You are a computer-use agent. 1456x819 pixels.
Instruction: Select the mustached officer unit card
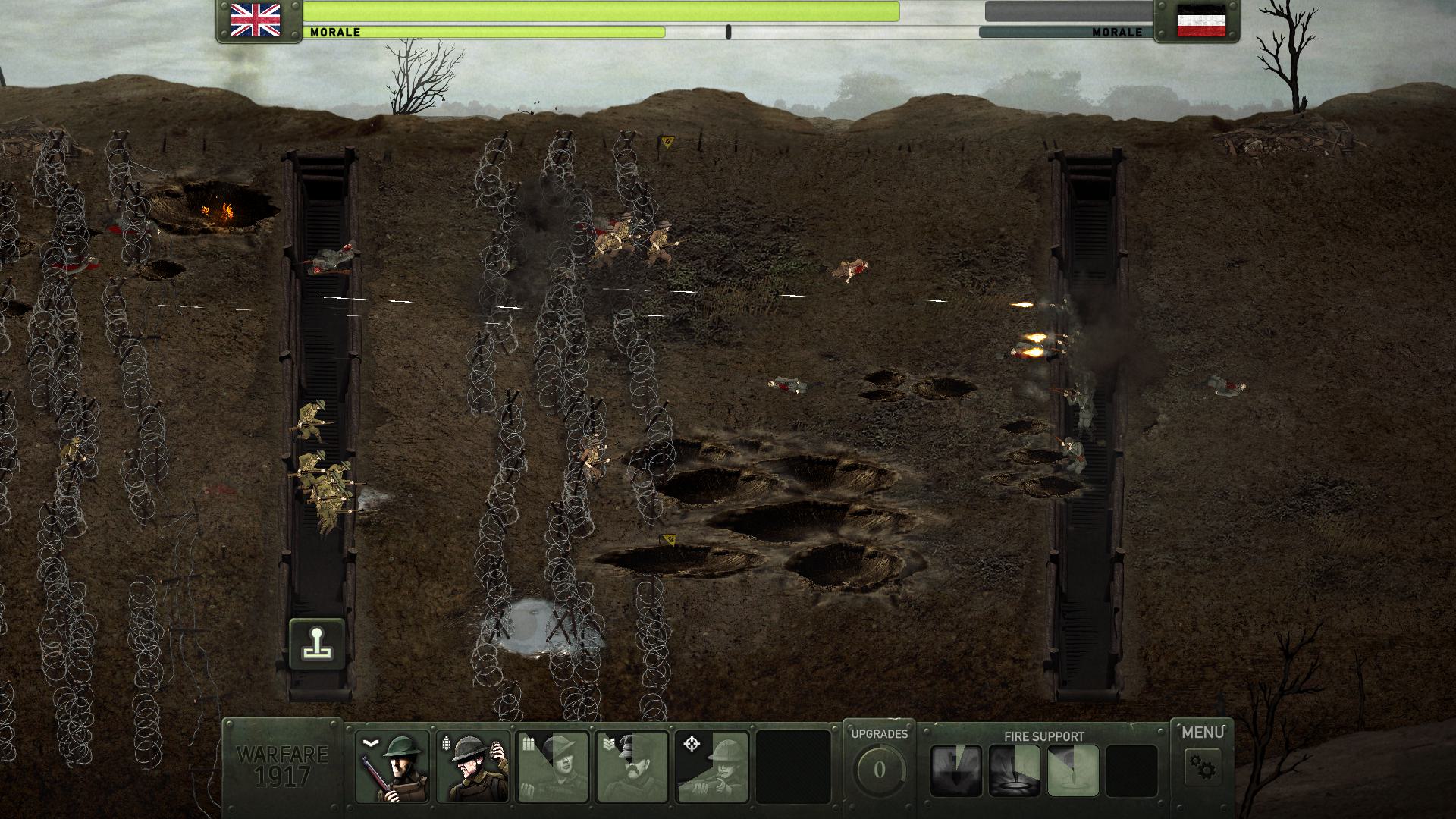tap(632, 767)
